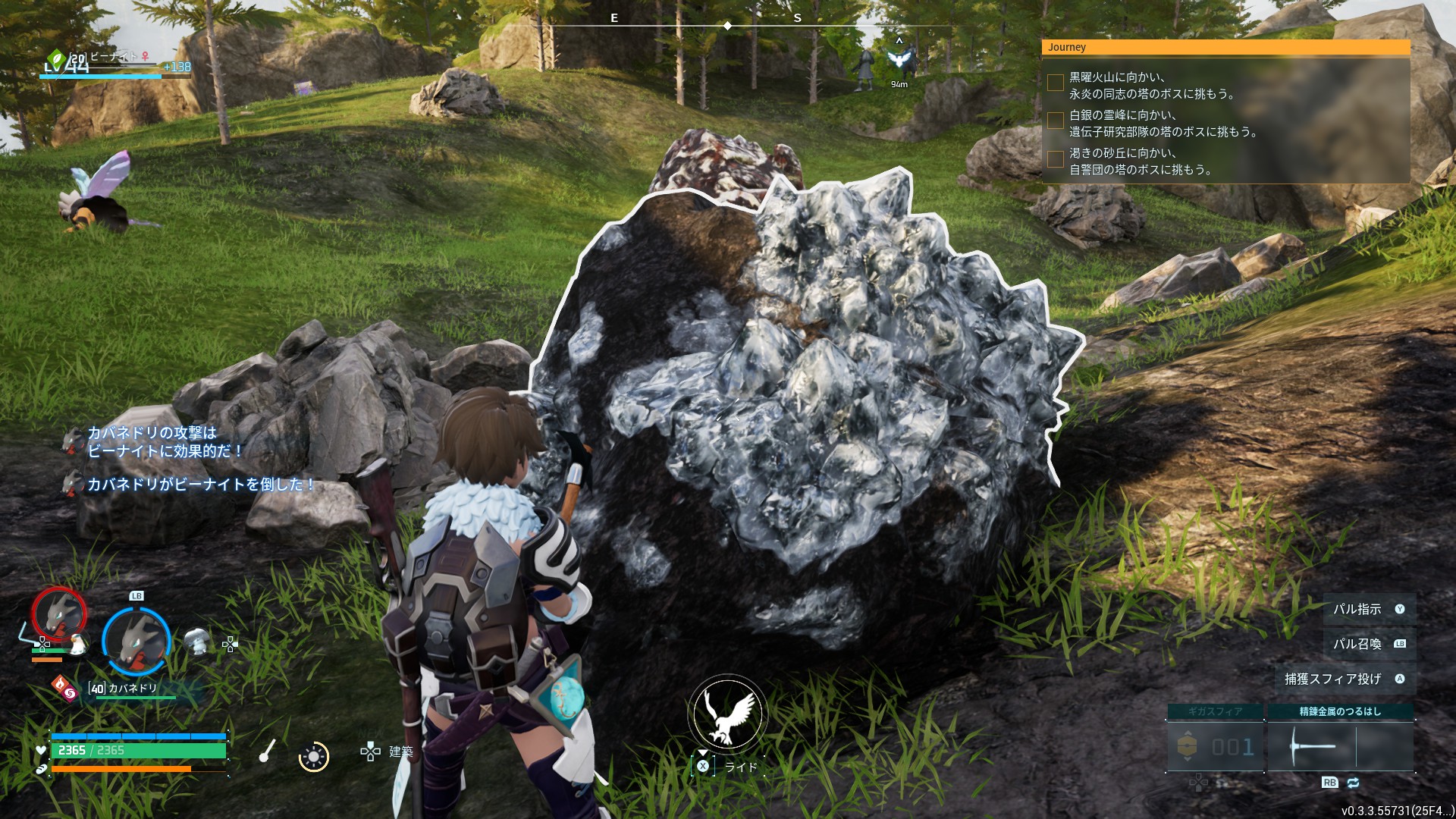This screenshot has width=1456, height=819.
Task: Click the パル召喚 Pal summon button
Action: tap(1369, 644)
